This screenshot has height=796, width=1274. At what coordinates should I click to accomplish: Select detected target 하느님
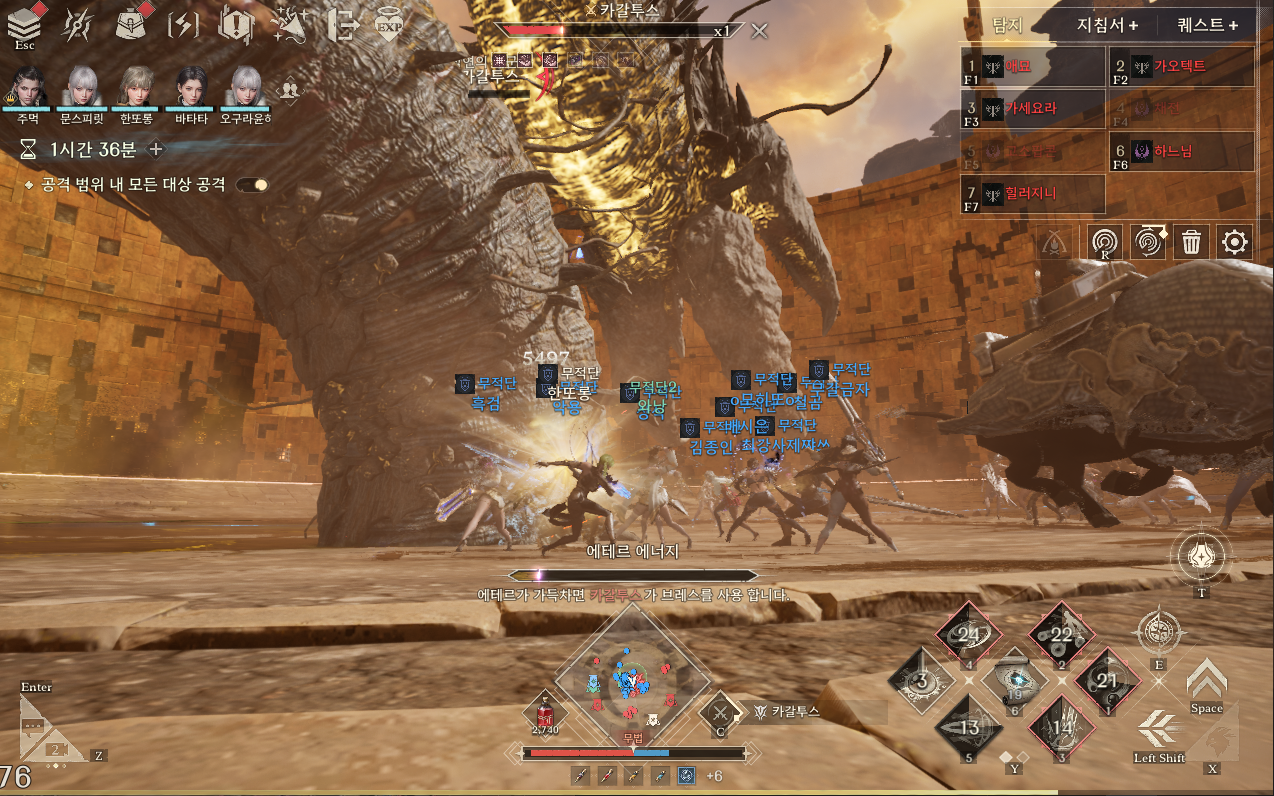1182,152
